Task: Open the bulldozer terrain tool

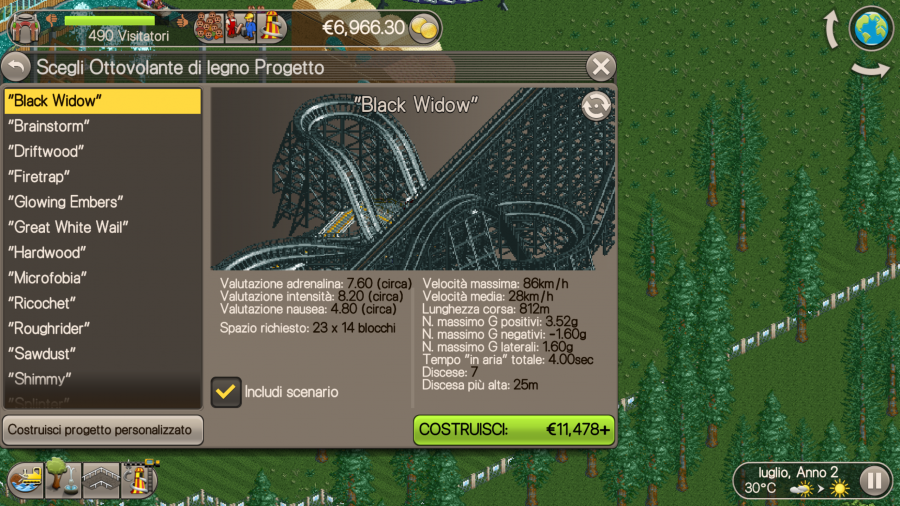Action: (x=25, y=480)
